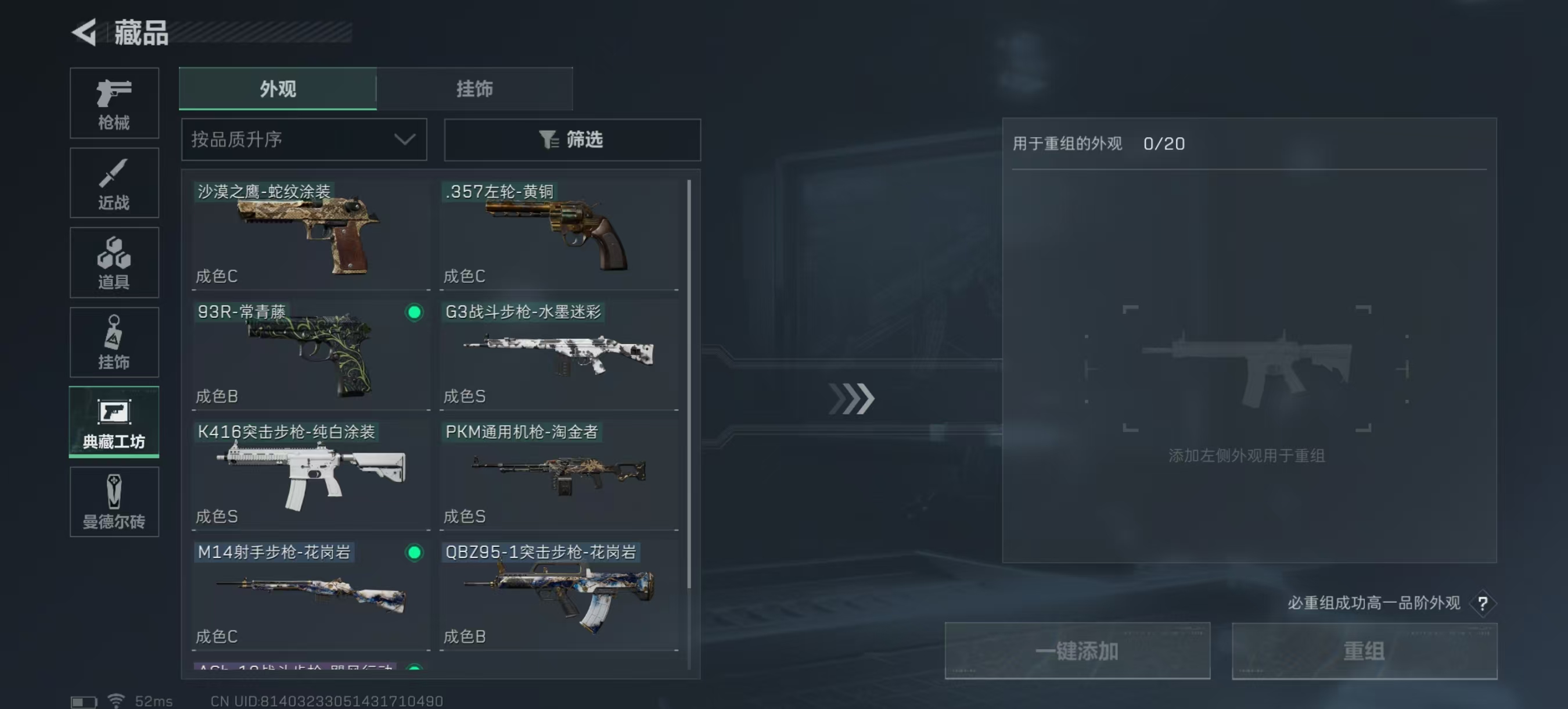Open the 筛选 filter panel
The image size is (1568, 709).
571,140
